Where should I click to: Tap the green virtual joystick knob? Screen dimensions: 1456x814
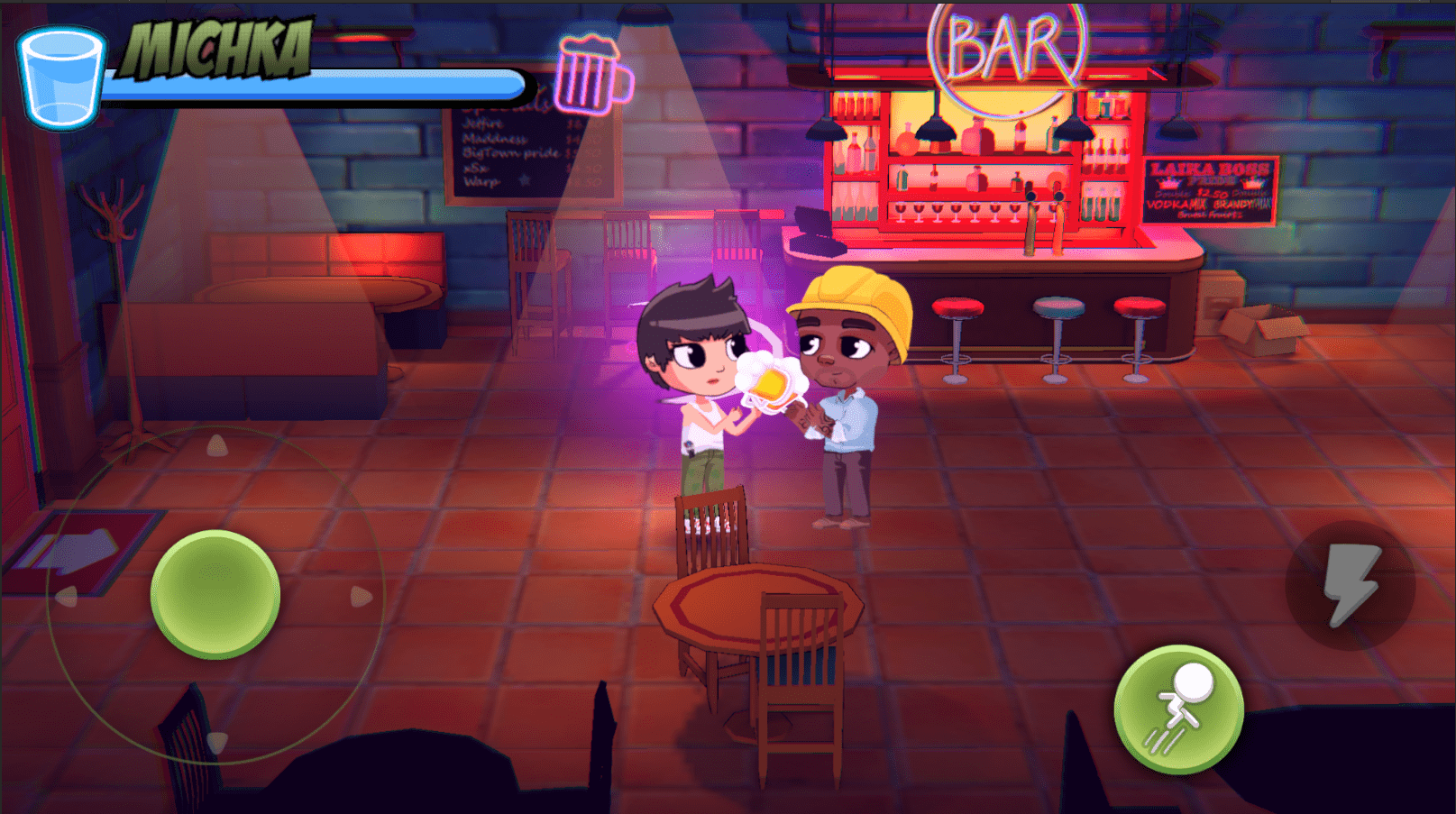coord(215,595)
